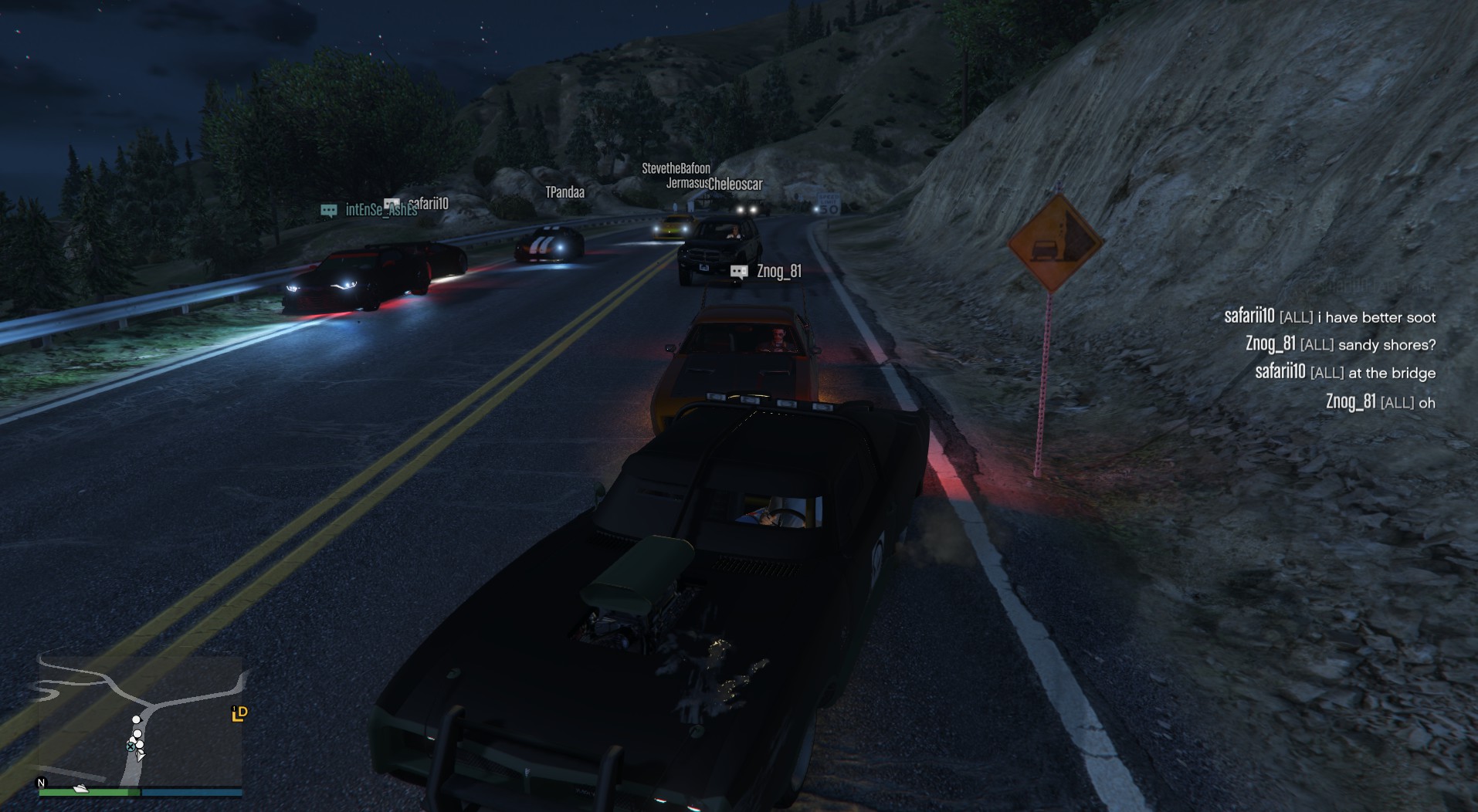The width and height of the screenshot is (1478, 812).
Task: Click the TPandaa player name overhead
Action: pyautogui.click(x=564, y=192)
